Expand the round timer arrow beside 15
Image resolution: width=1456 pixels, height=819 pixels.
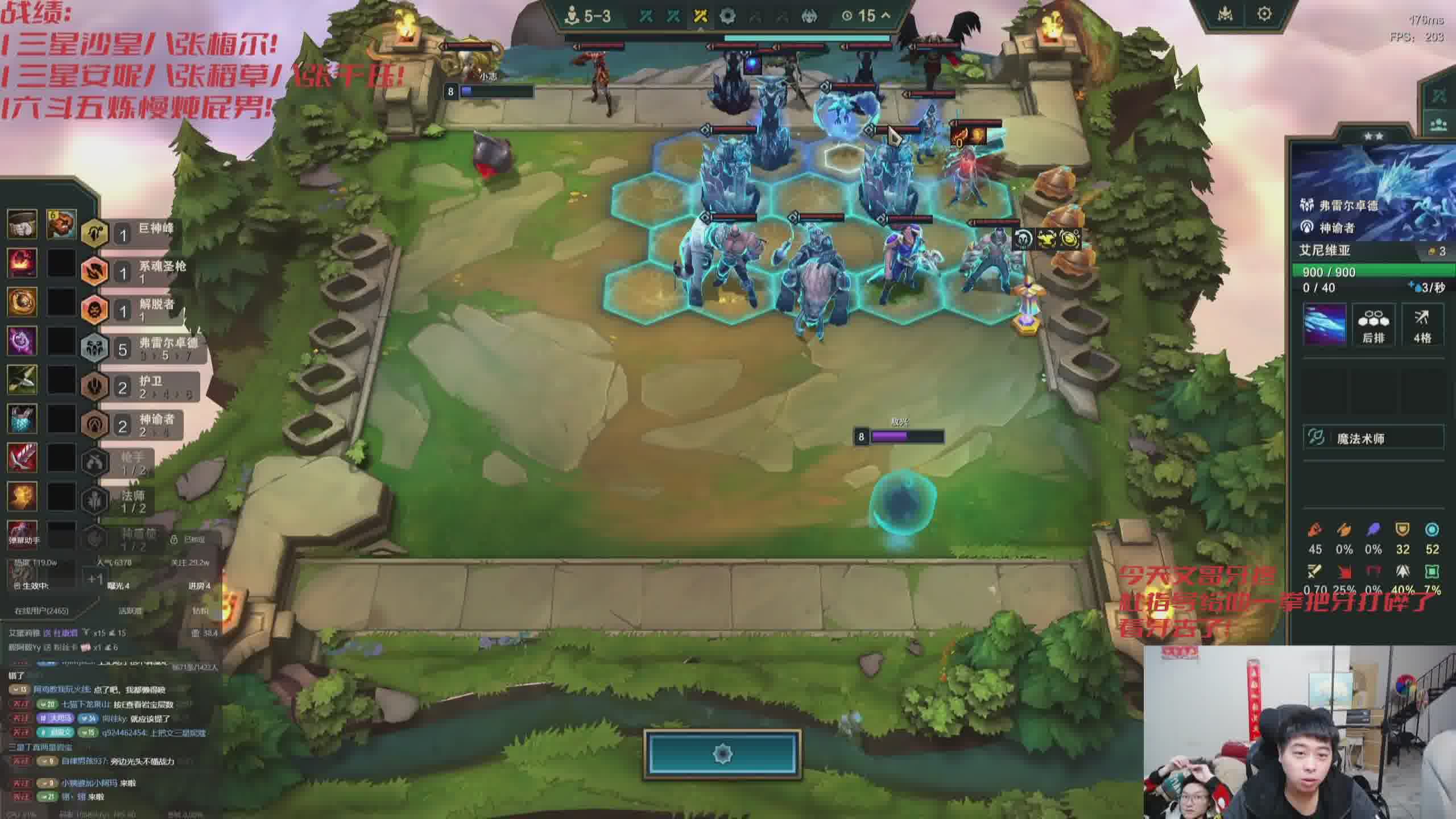point(886,15)
